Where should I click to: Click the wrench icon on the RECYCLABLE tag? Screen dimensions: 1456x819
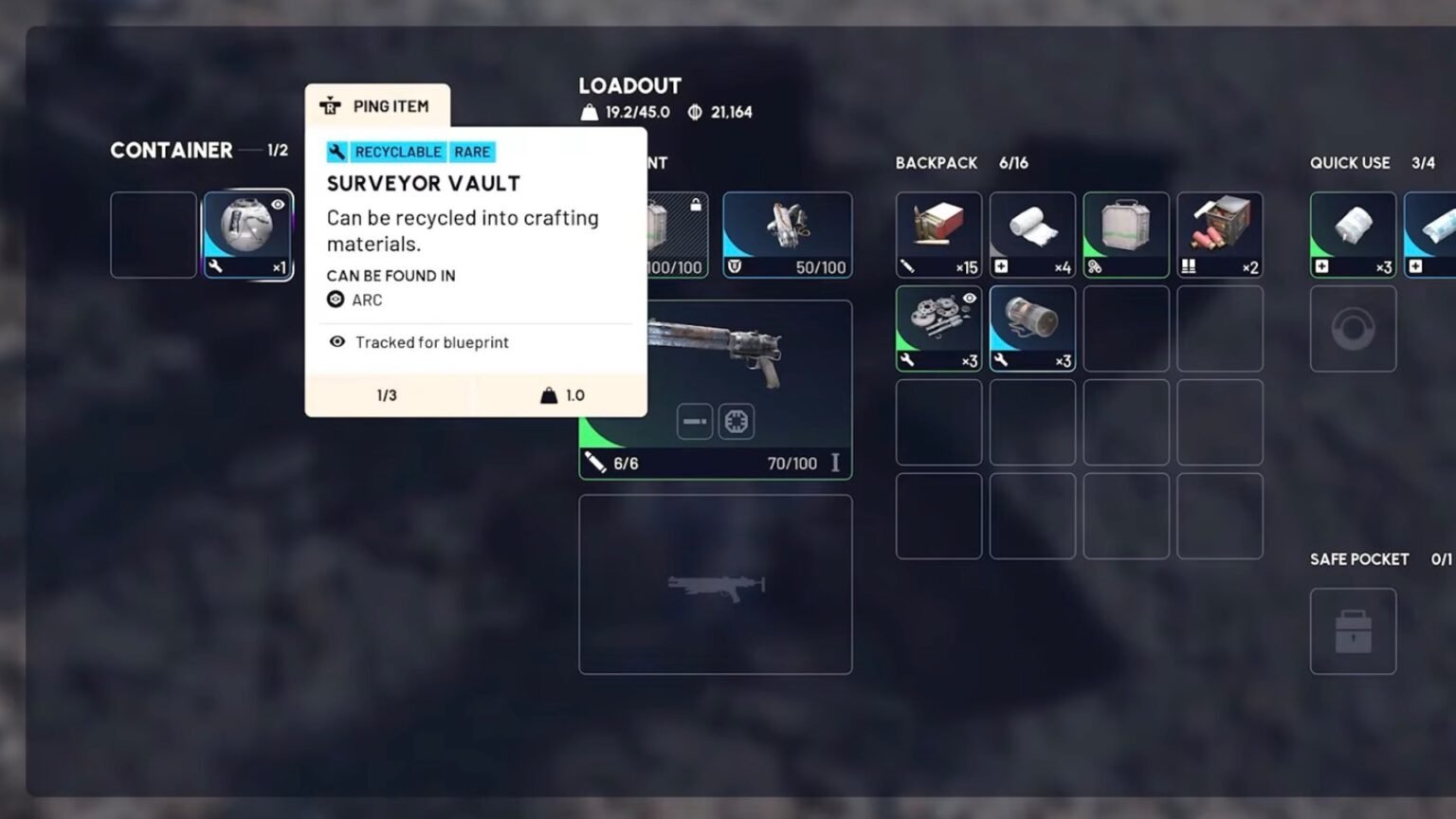(x=337, y=152)
